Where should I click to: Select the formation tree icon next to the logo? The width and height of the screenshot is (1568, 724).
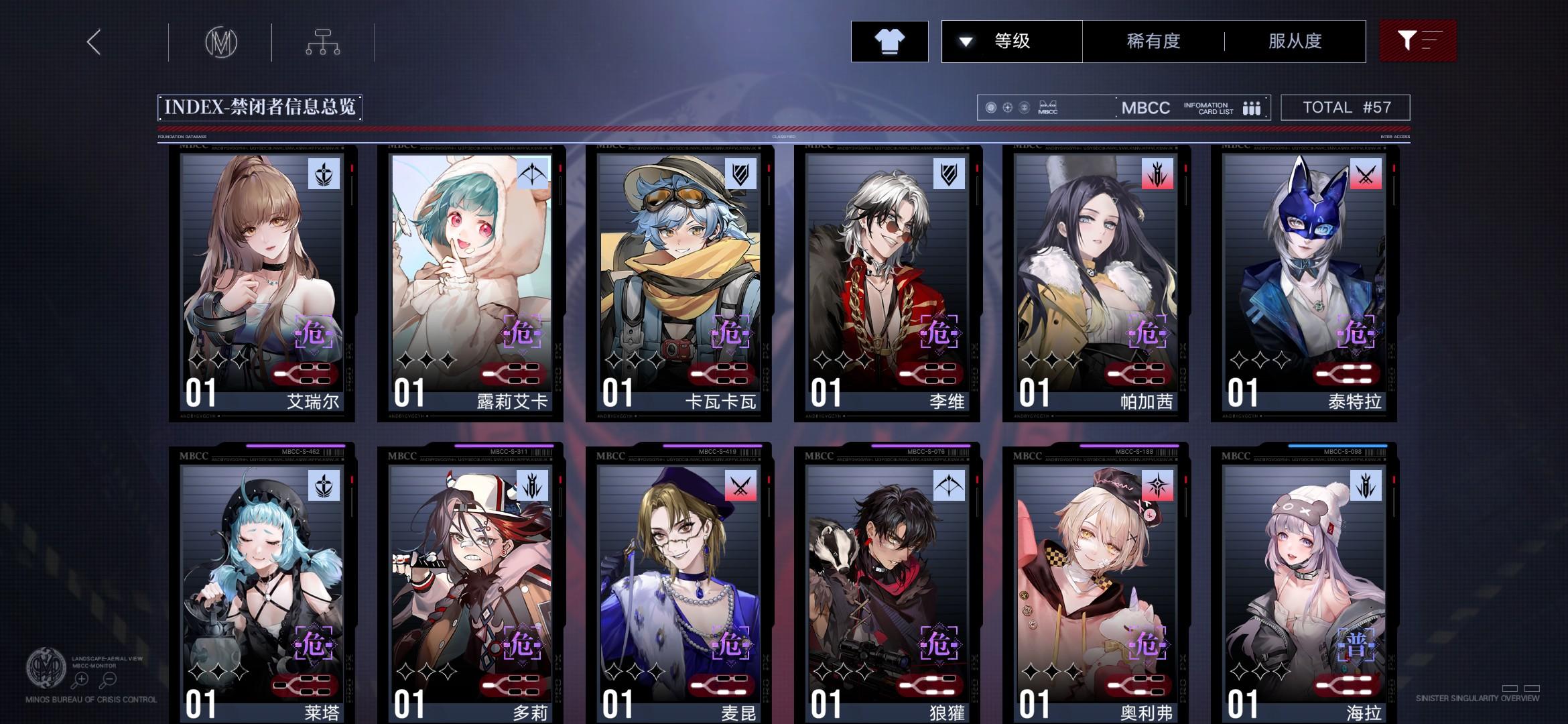click(324, 42)
